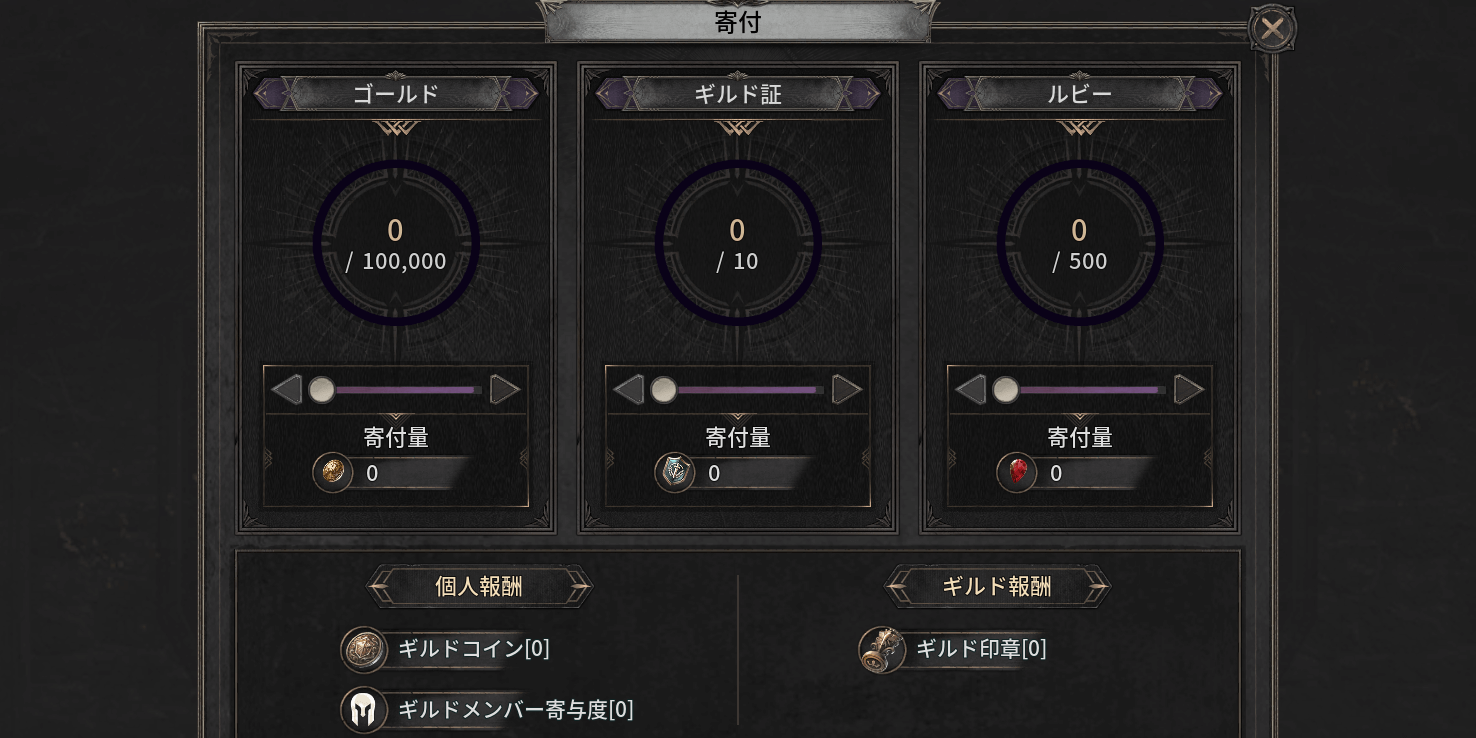Click the guild certificate icon beside the ギルド証 amount
1476x738 pixels.
coord(675,473)
